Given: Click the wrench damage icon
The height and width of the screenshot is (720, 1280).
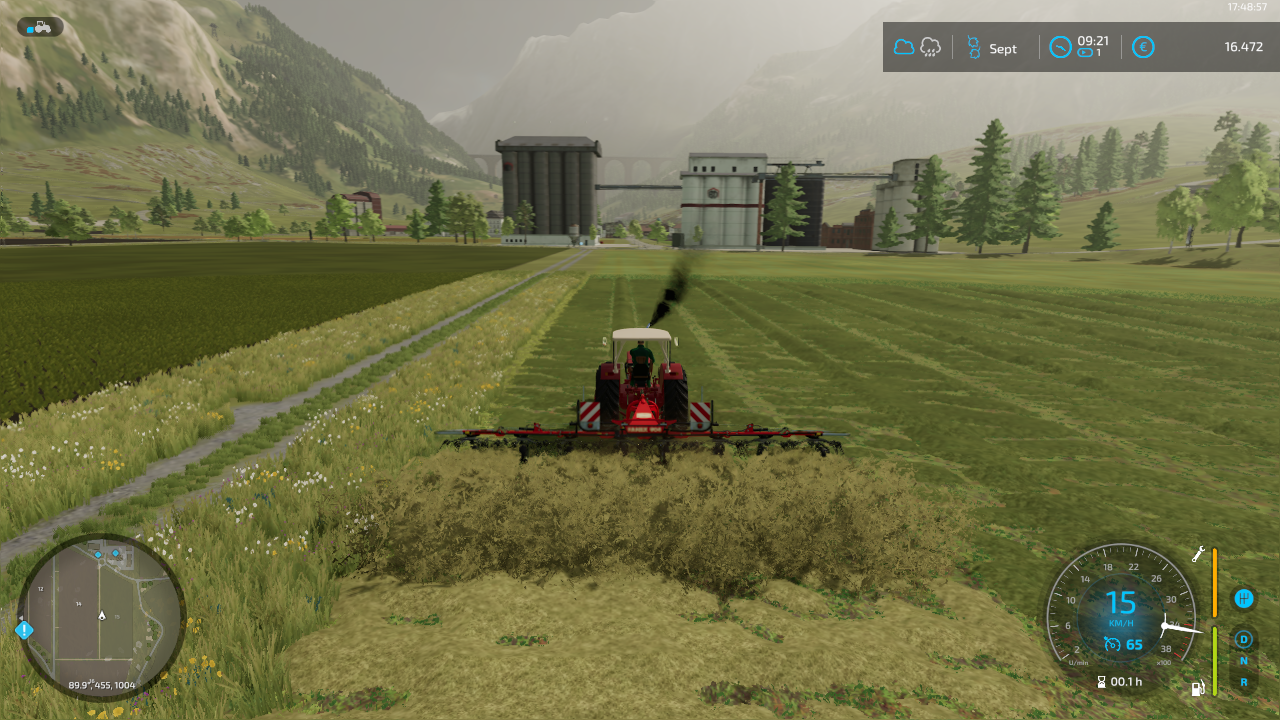Looking at the screenshot, I should 1198,554.
